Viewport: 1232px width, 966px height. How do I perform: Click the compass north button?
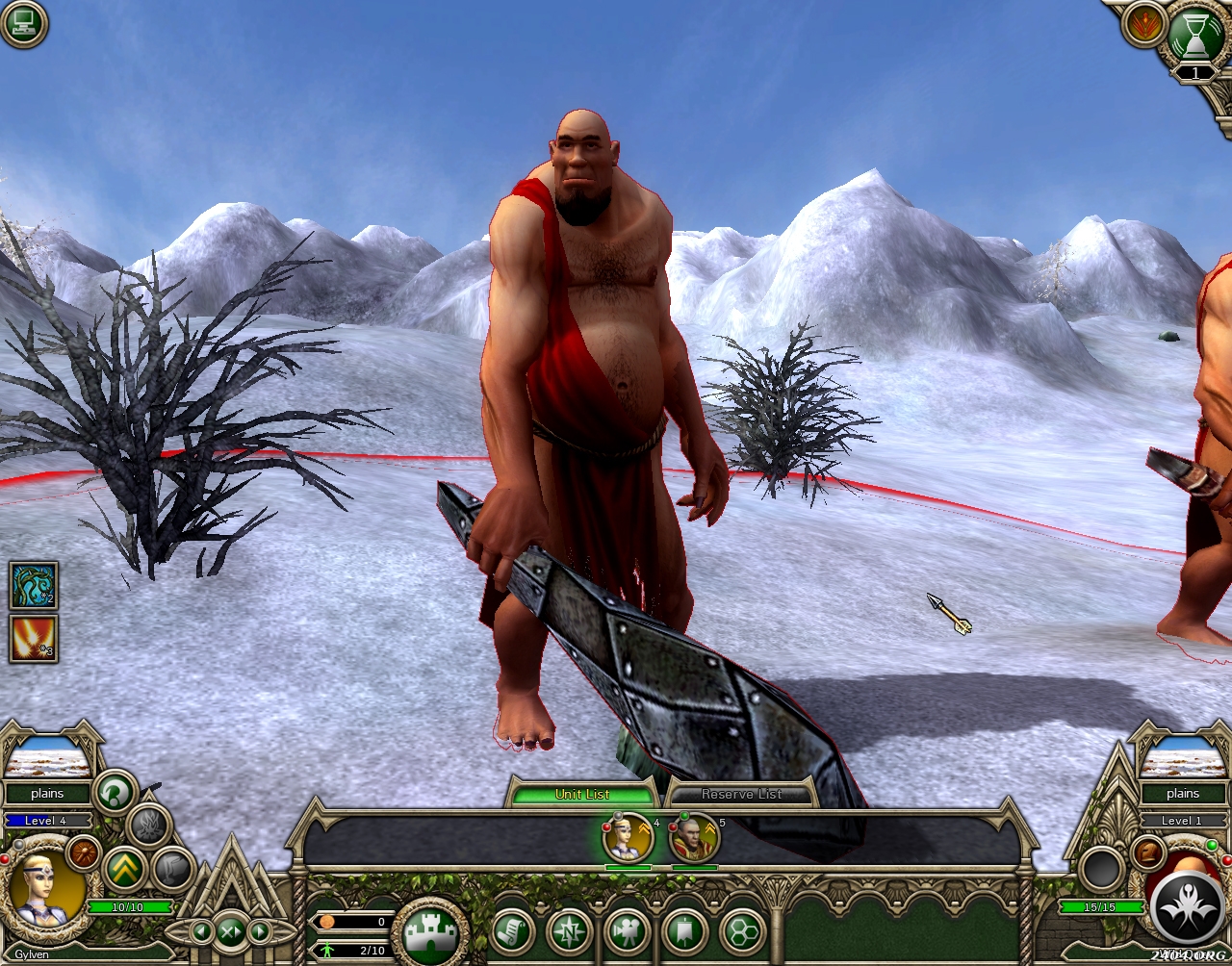(x=569, y=931)
